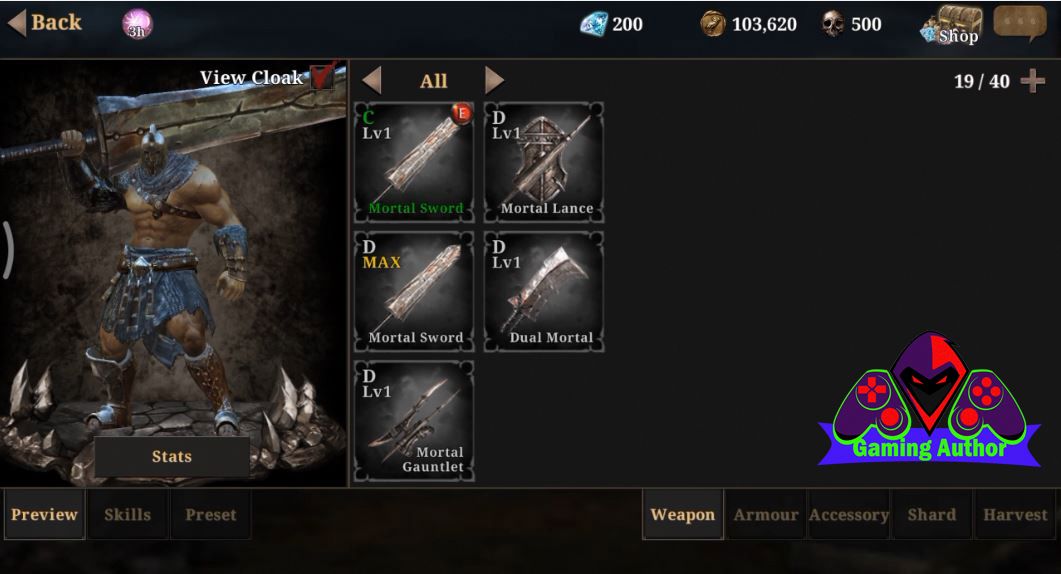Open the Harvest tab
The image size is (1061, 574).
(1015, 515)
